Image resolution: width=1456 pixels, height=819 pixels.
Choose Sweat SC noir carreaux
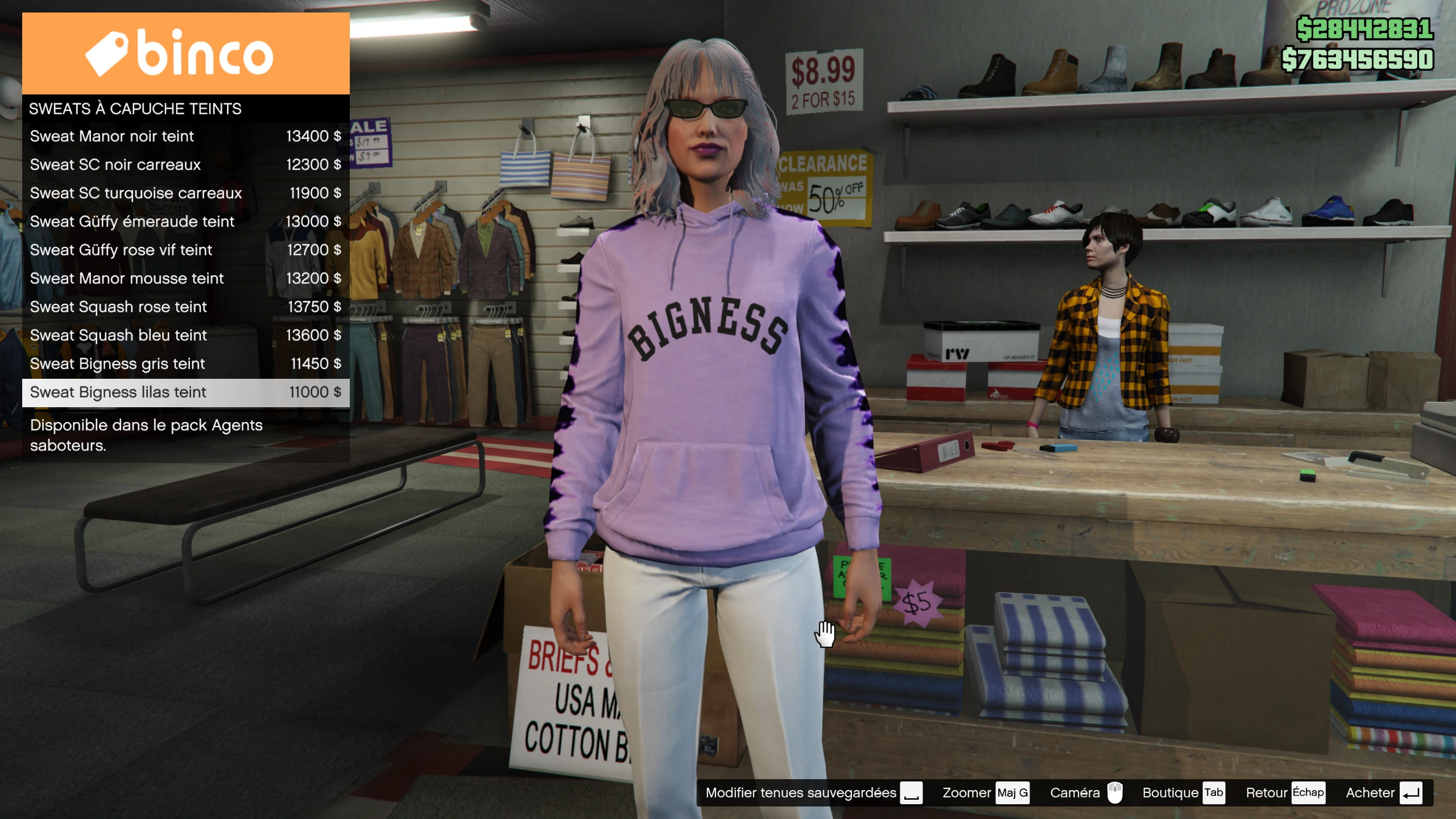[185, 165]
